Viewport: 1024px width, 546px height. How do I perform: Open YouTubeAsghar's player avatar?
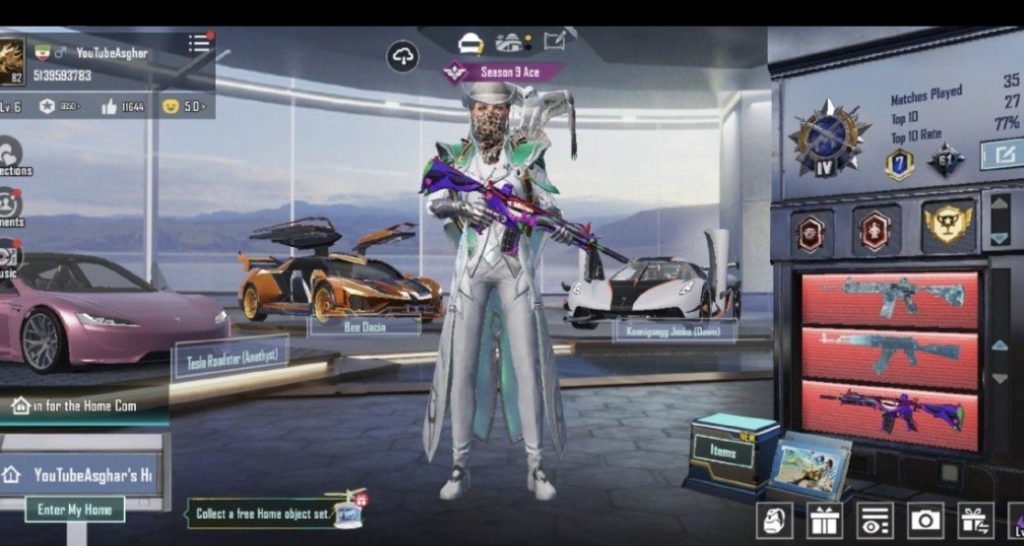[11, 62]
